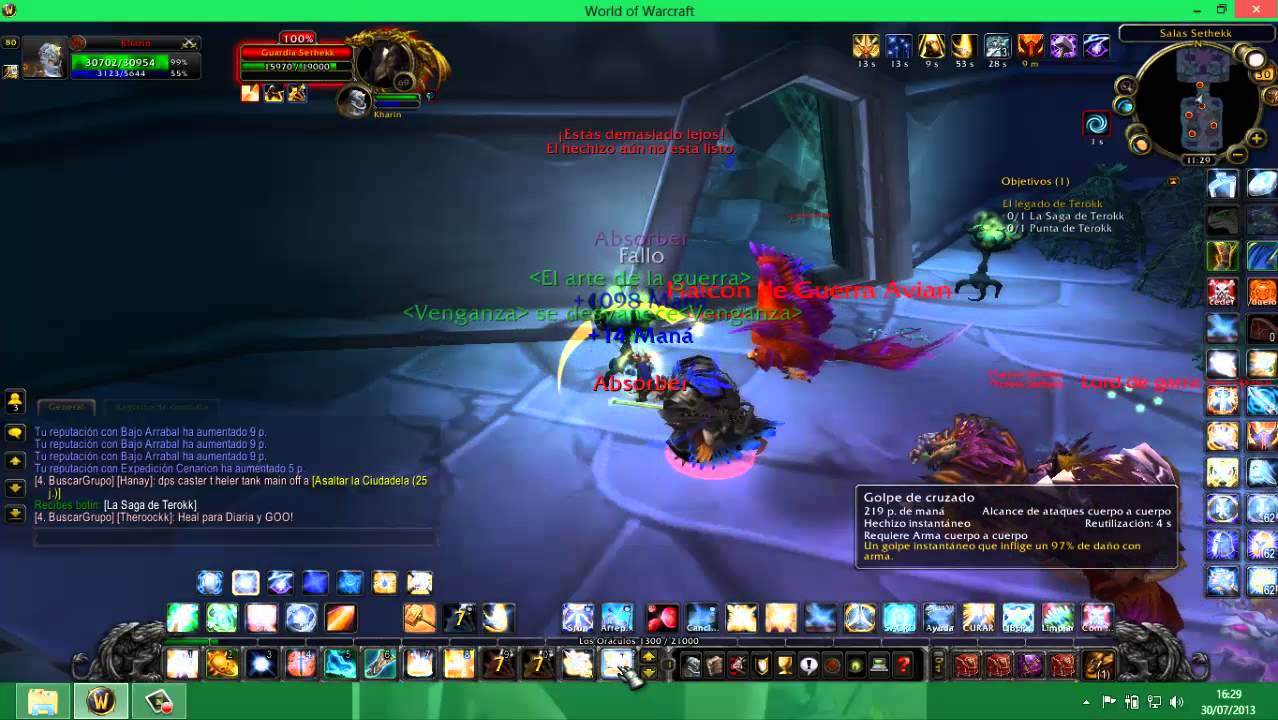Activate the action bar slot numbered 1
Viewport: 1278px width, 720px height.
(x=182, y=664)
